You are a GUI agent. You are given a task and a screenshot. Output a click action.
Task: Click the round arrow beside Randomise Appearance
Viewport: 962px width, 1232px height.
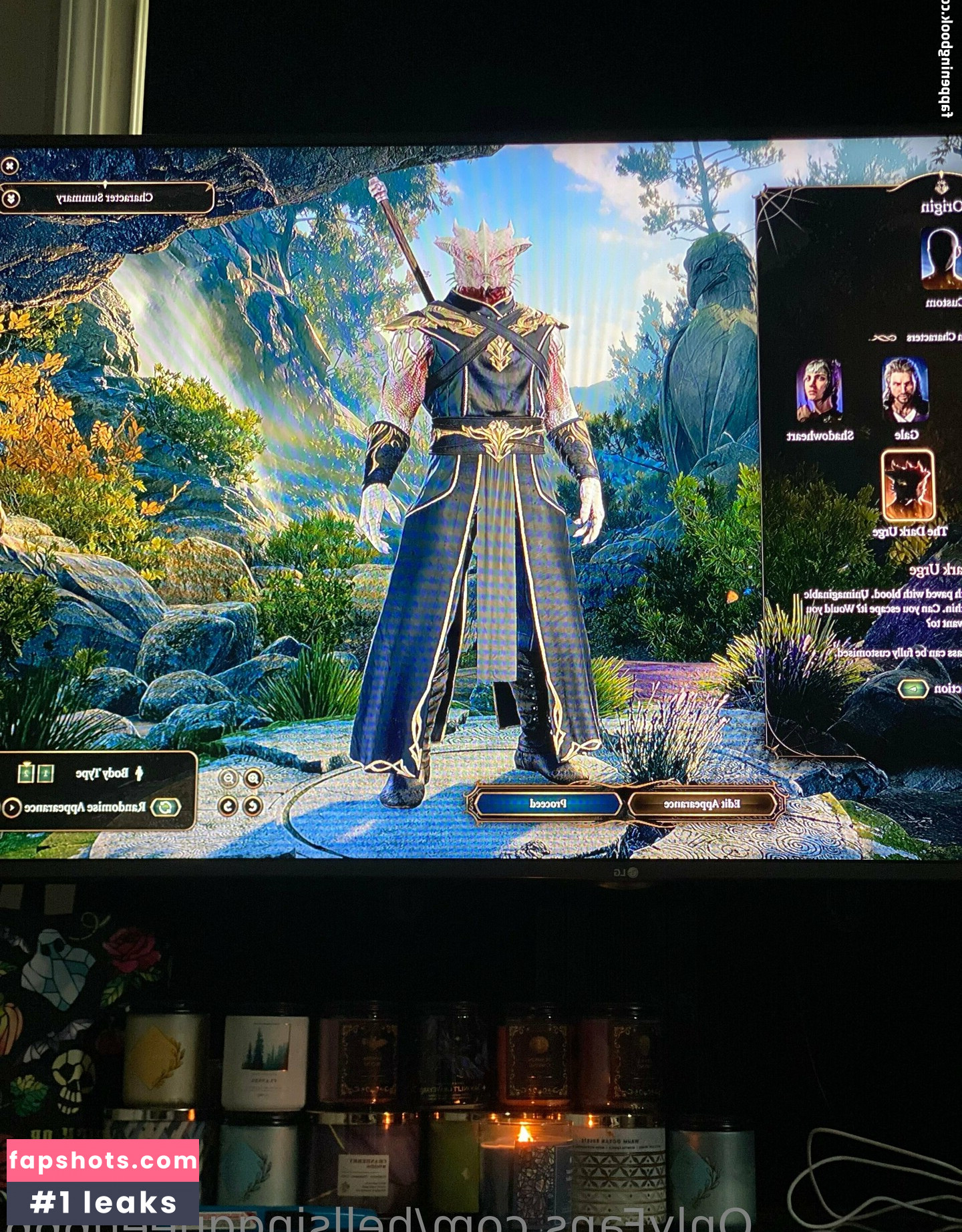click(x=11, y=807)
